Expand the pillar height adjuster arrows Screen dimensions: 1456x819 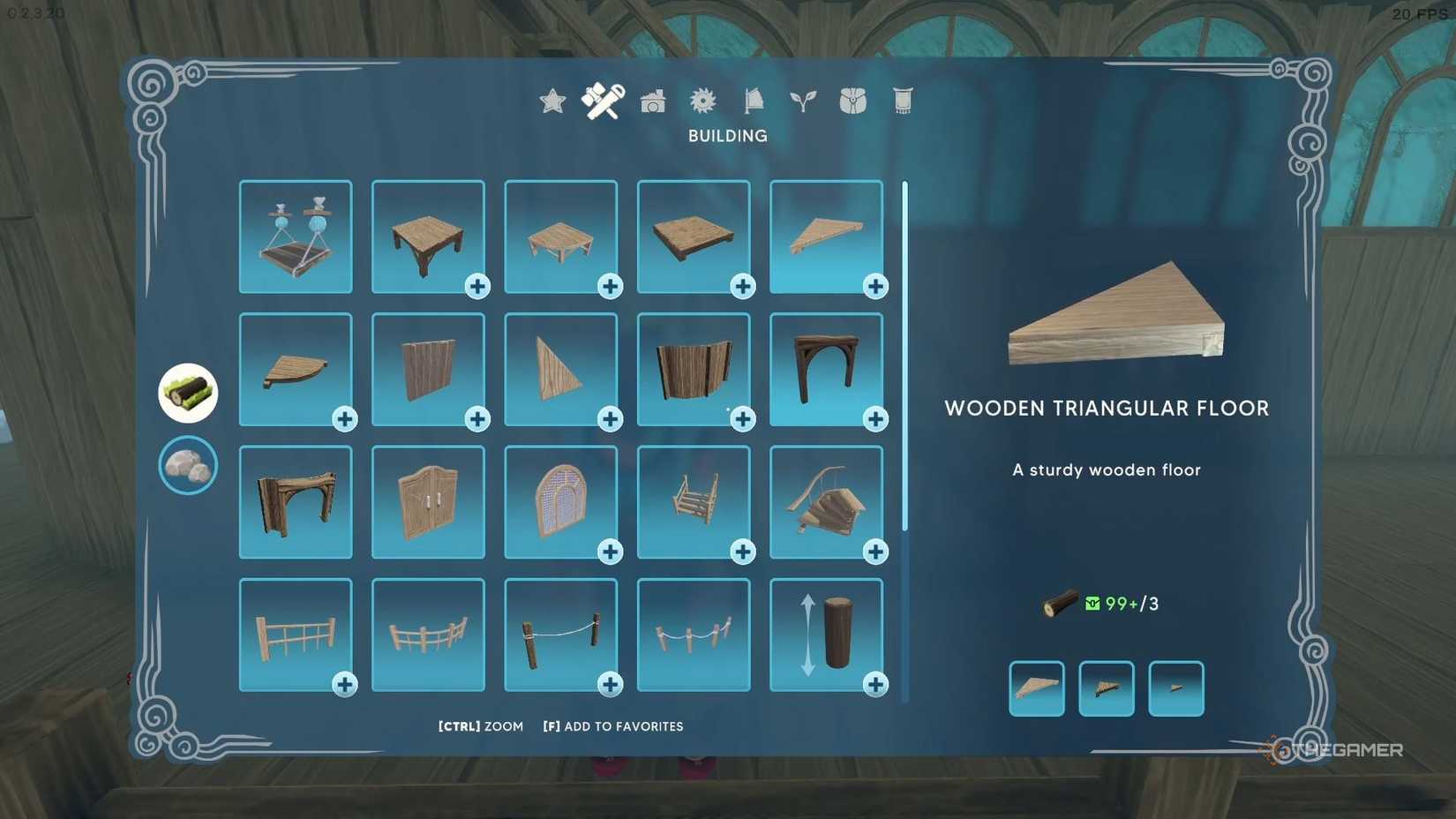tap(809, 635)
